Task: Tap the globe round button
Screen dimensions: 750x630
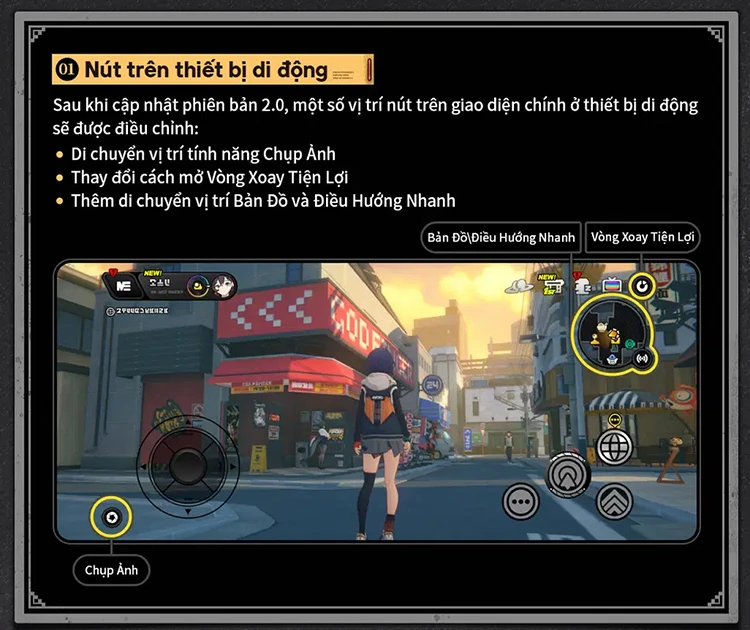Action: (x=614, y=447)
